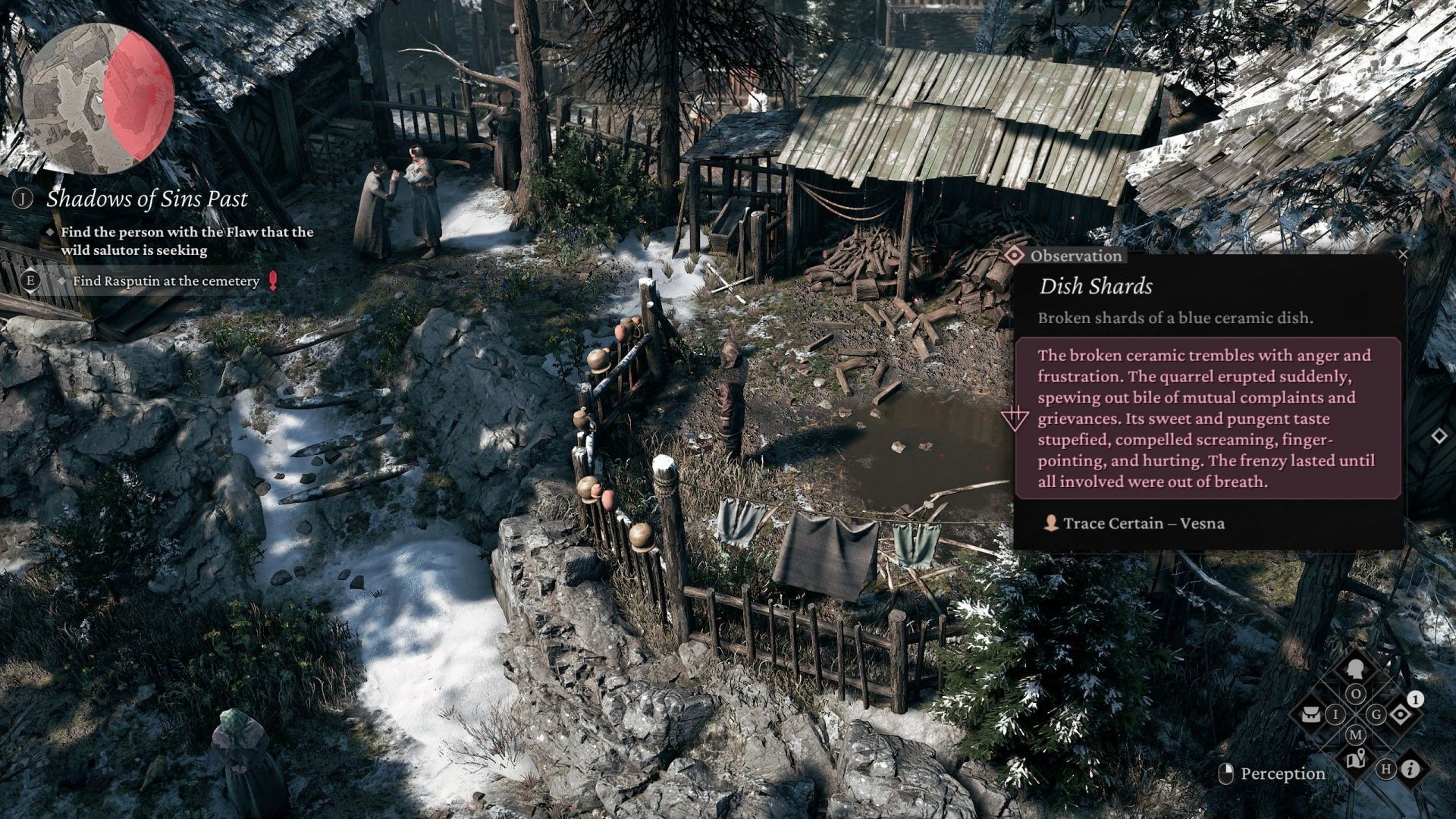The image size is (1456, 819).
Task: Show help with the info icon
Action: click(x=1410, y=769)
